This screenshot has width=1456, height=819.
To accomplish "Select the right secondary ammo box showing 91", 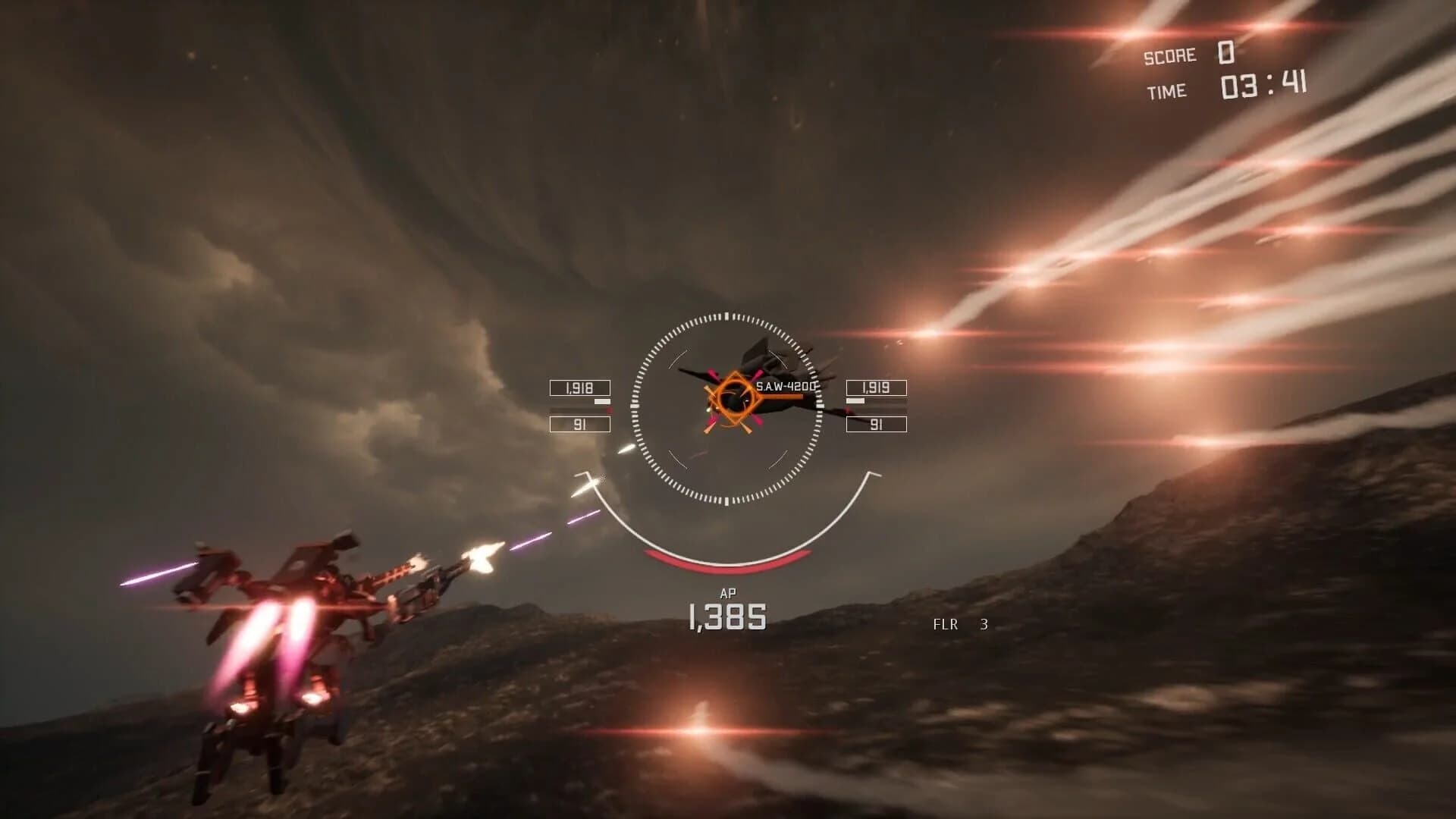I will click(877, 423).
